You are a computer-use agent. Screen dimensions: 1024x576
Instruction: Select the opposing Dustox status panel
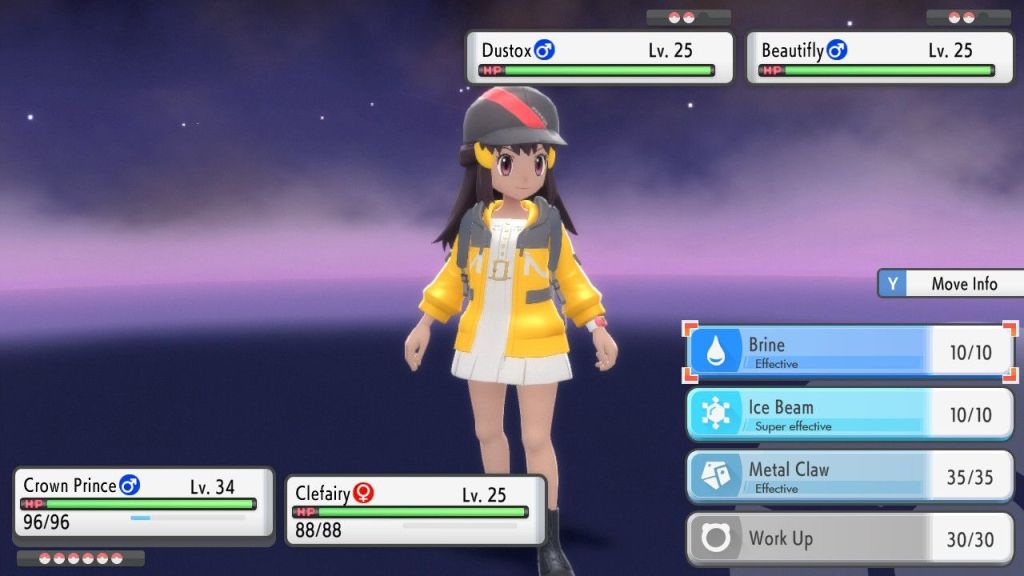(x=600, y=58)
